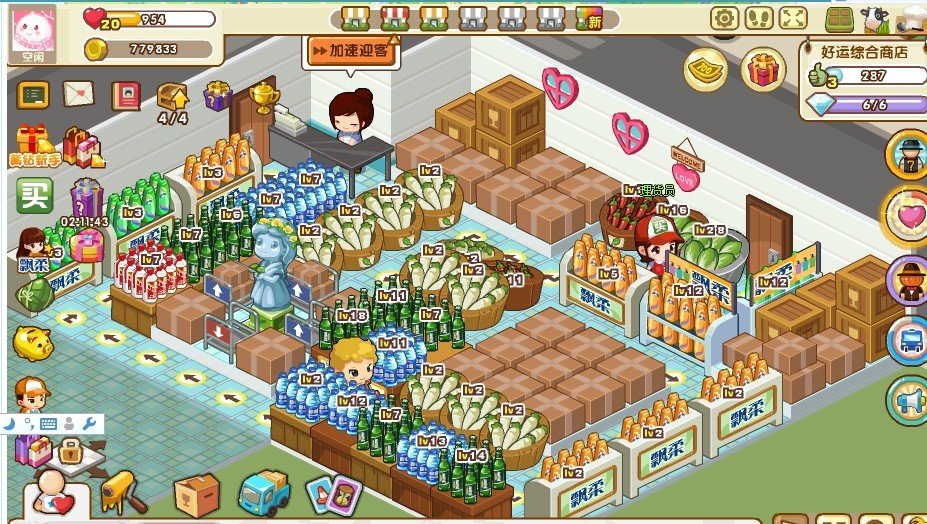
Task: Open the red gift box reward
Action: tap(763, 68)
